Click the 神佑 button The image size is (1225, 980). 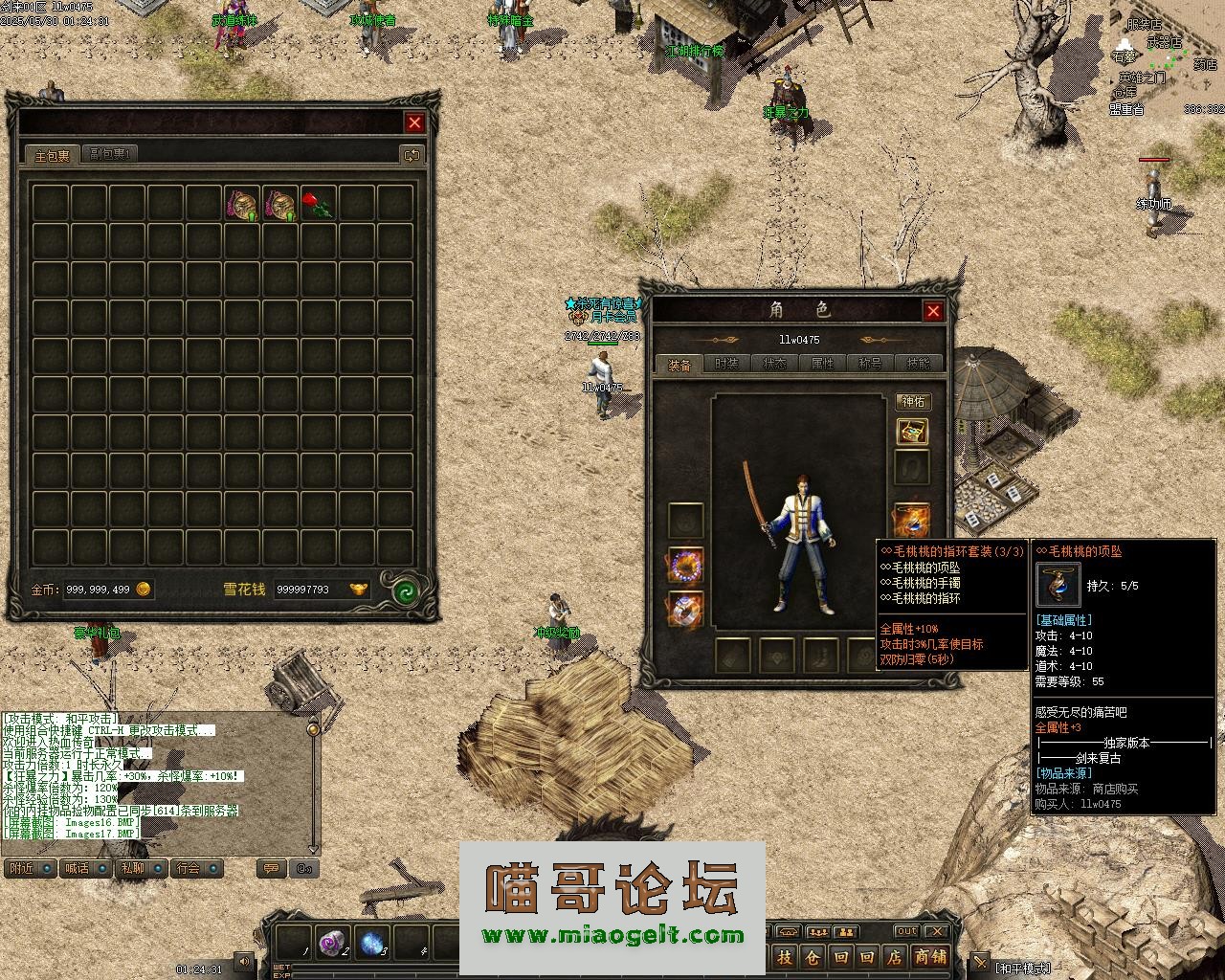point(913,402)
